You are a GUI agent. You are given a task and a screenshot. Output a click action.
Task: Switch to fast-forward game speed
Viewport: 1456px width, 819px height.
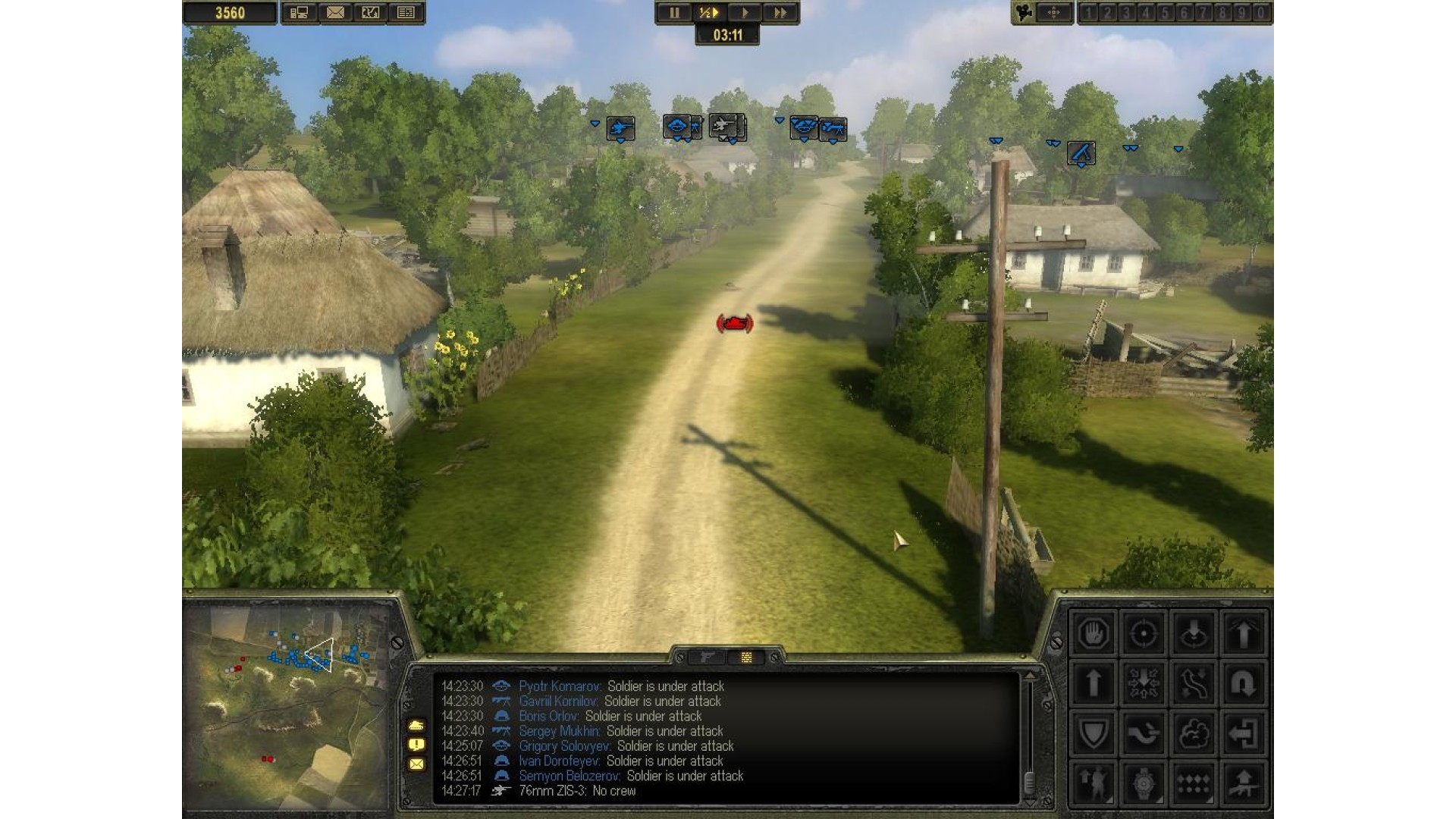coord(780,13)
